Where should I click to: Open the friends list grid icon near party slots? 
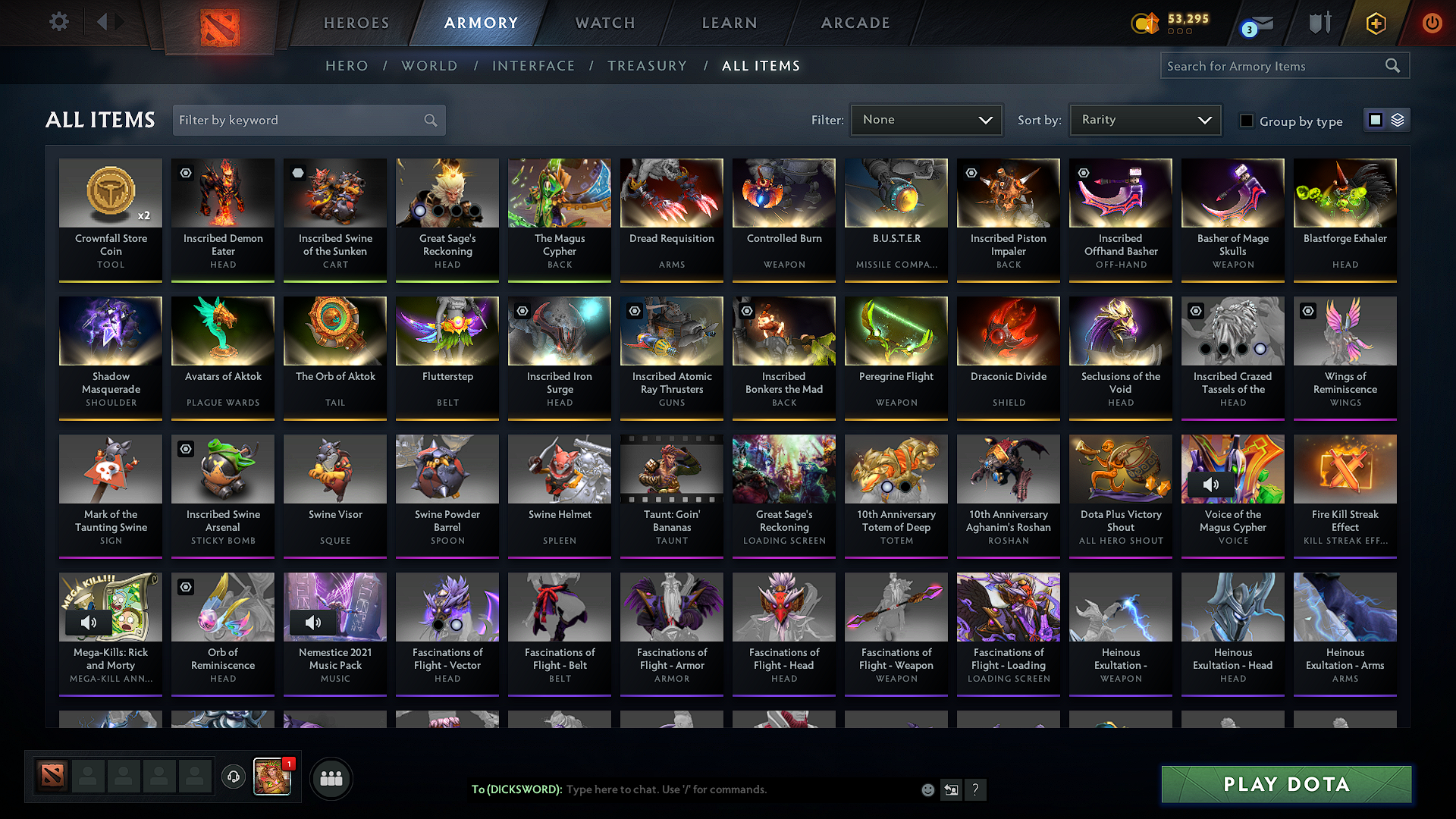[x=332, y=777]
